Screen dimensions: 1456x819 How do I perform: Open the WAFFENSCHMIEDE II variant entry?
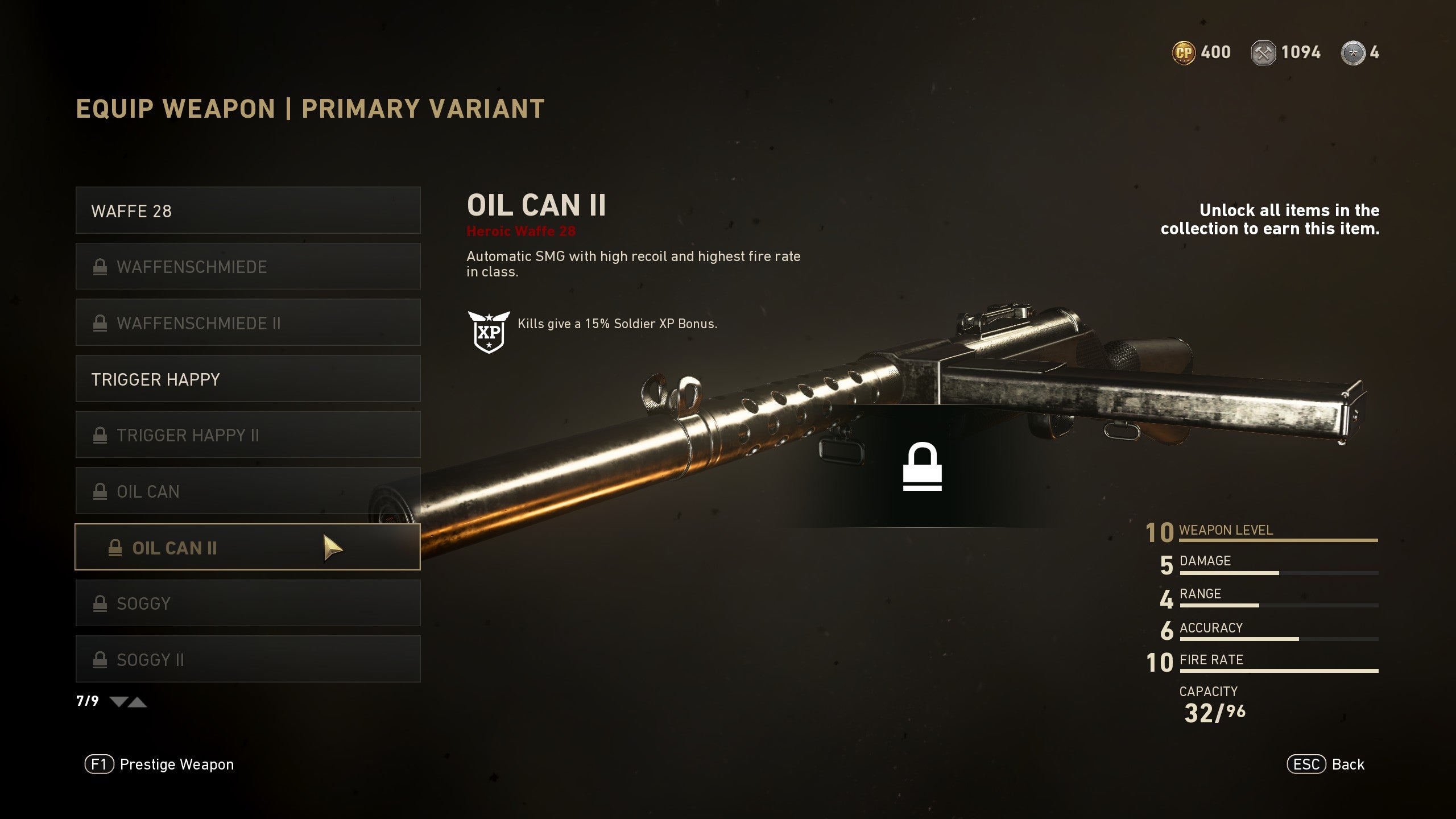(247, 322)
